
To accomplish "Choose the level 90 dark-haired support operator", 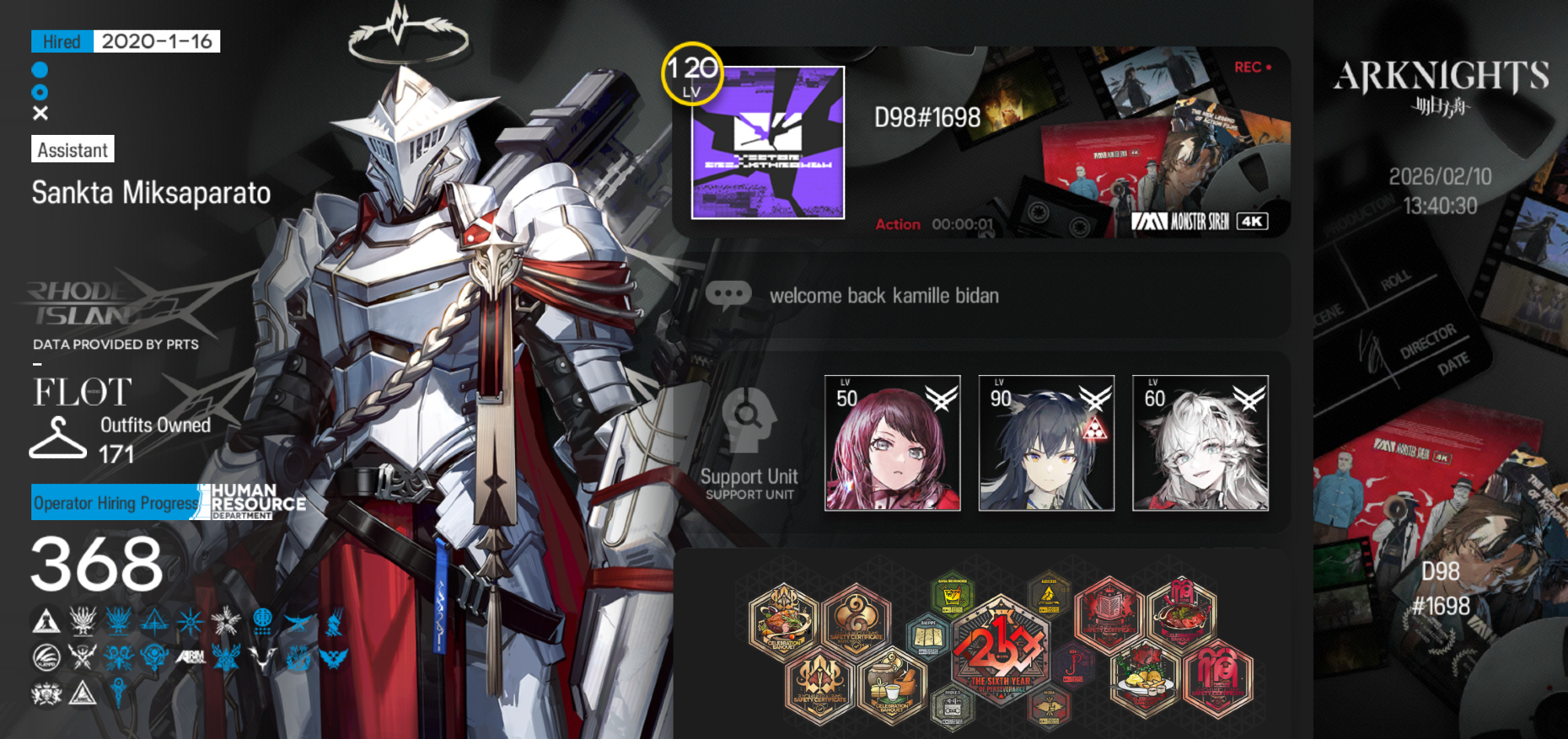I will point(1046,443).
